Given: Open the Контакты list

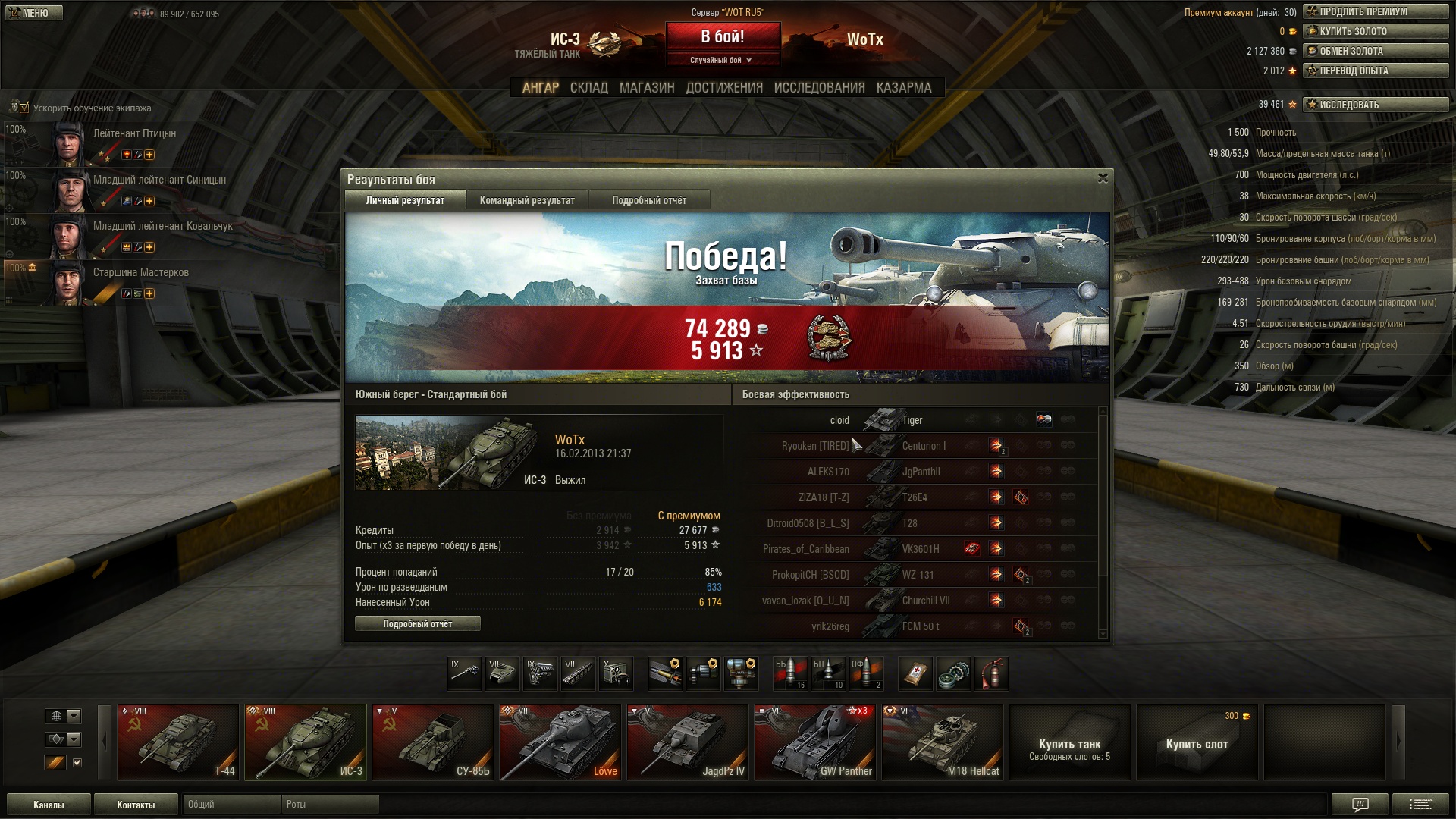Looking at the screenshot, I should [136, 805].
